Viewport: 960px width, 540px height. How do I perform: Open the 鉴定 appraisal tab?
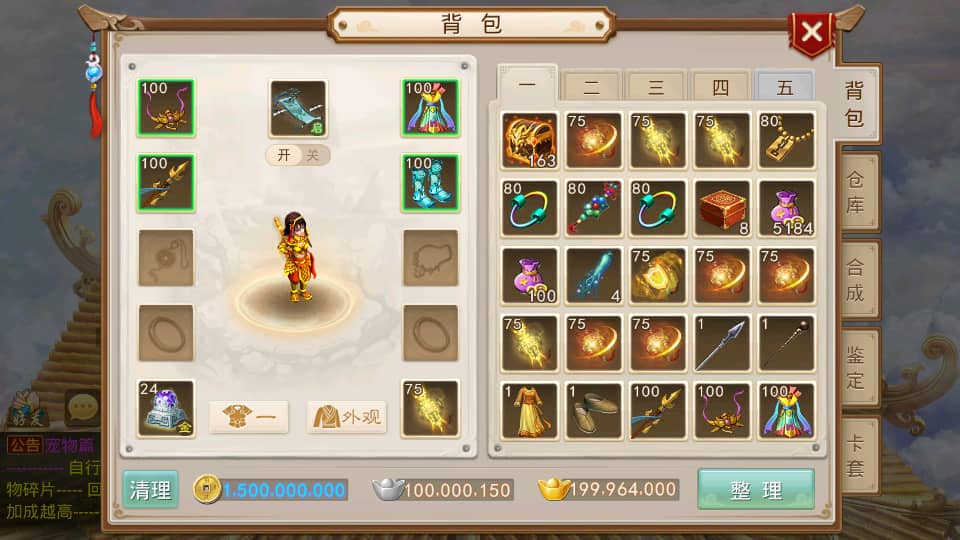855,366
